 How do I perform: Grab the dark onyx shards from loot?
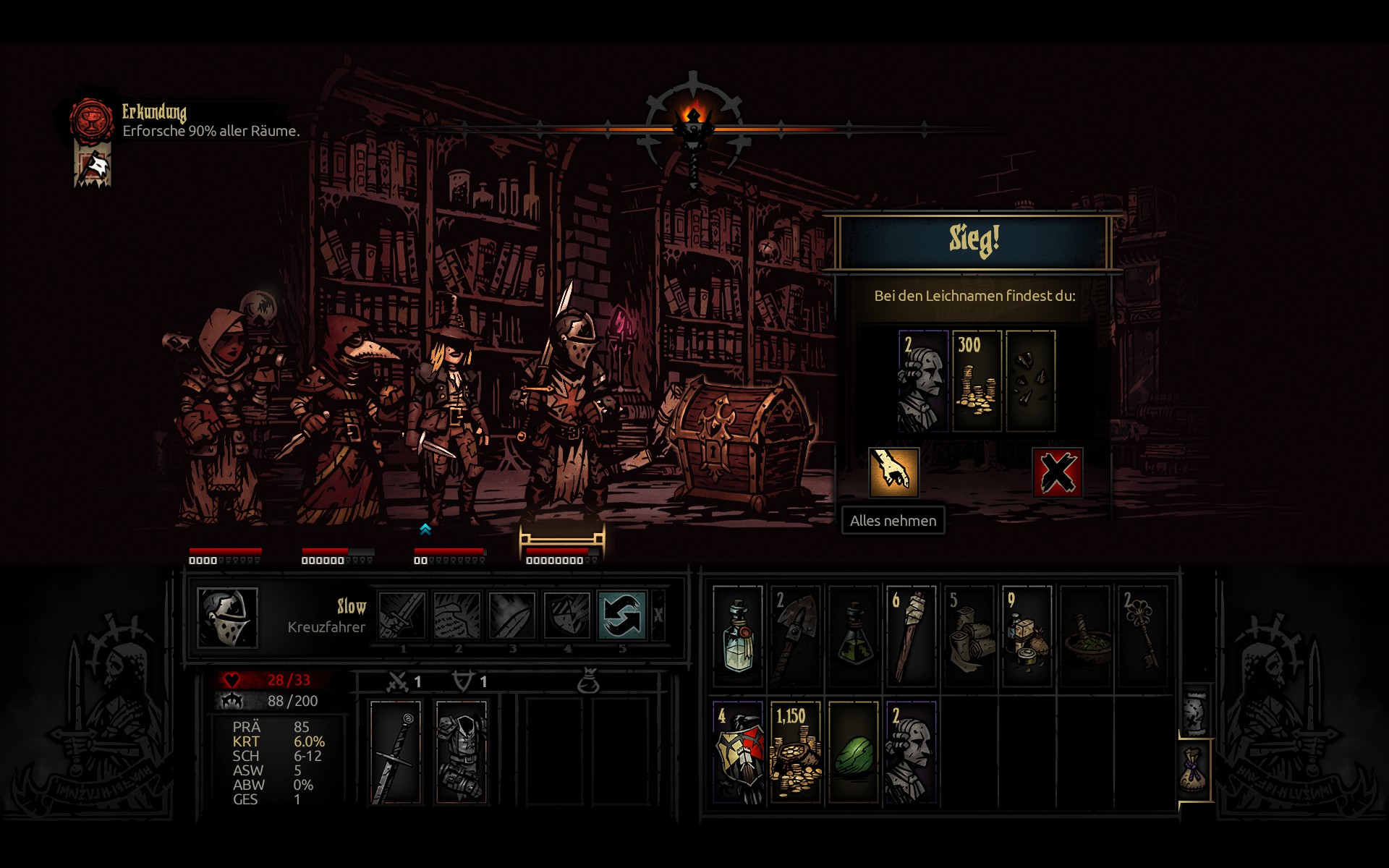[x=1031, y=381]
